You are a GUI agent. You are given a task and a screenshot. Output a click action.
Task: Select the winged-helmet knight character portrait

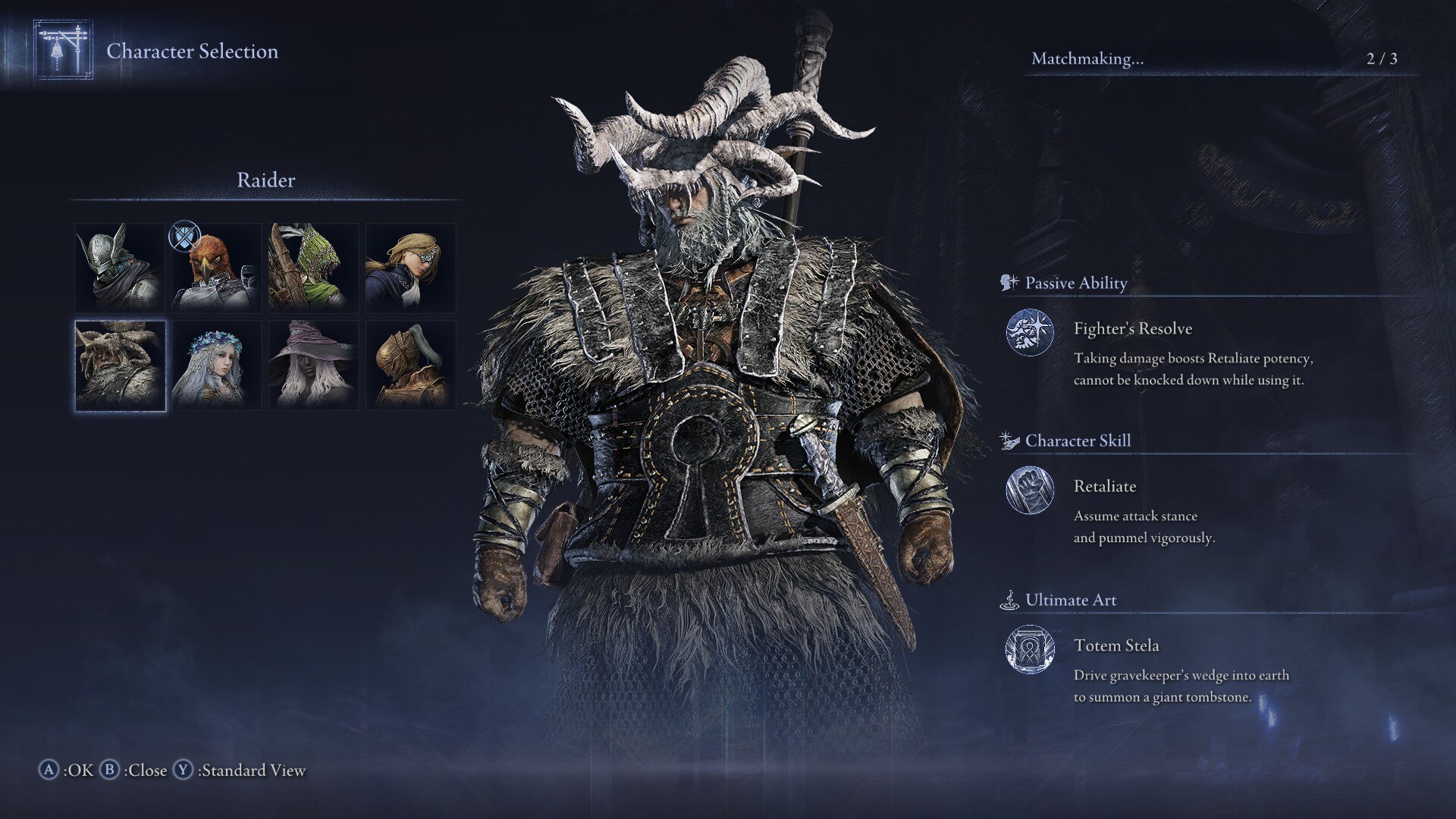120,268
